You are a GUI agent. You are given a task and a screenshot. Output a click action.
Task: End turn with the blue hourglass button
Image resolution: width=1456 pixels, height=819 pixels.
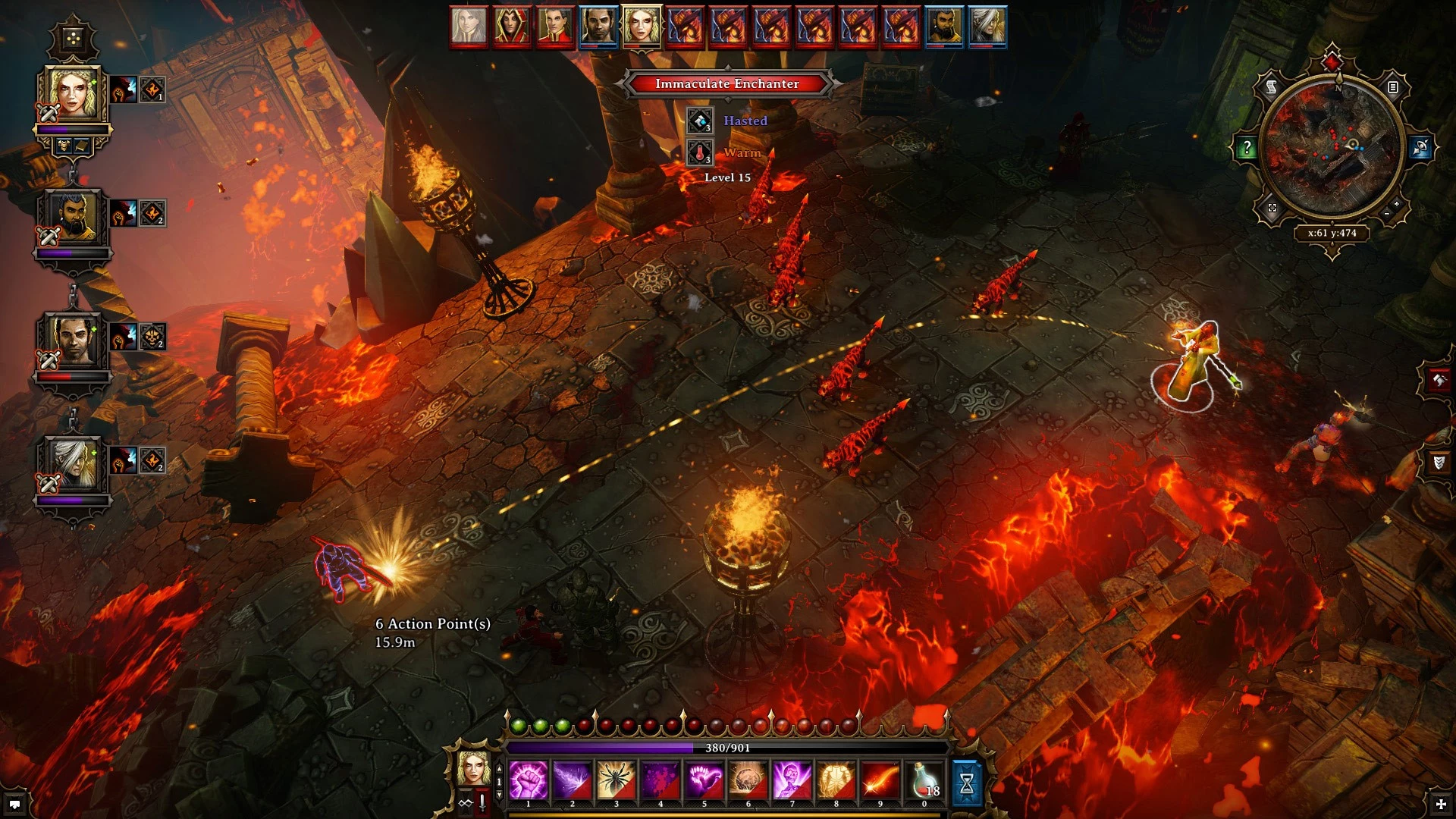click(x=967, y=783)
